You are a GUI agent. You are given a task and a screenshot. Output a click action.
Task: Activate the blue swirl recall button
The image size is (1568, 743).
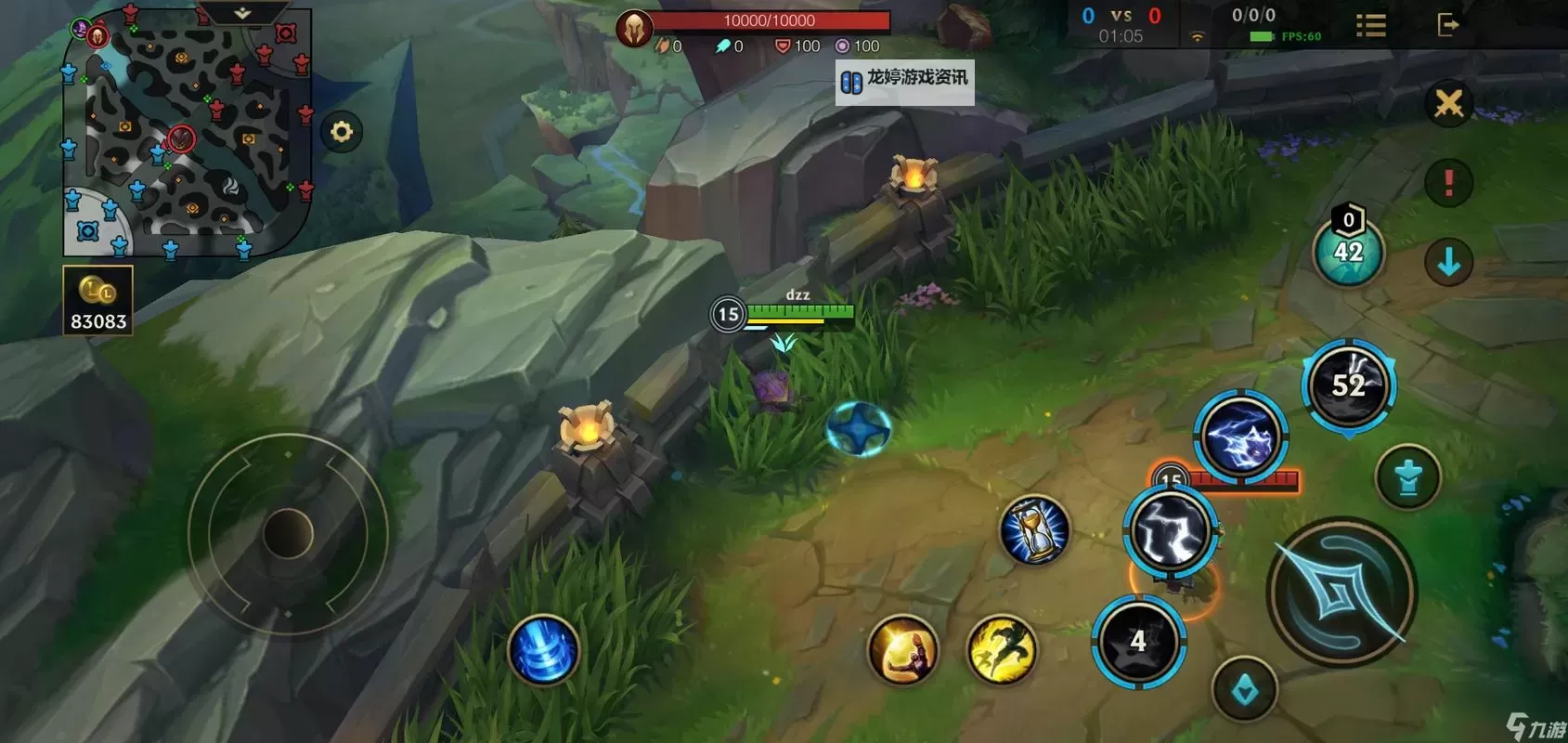click(x=543, y=649)
